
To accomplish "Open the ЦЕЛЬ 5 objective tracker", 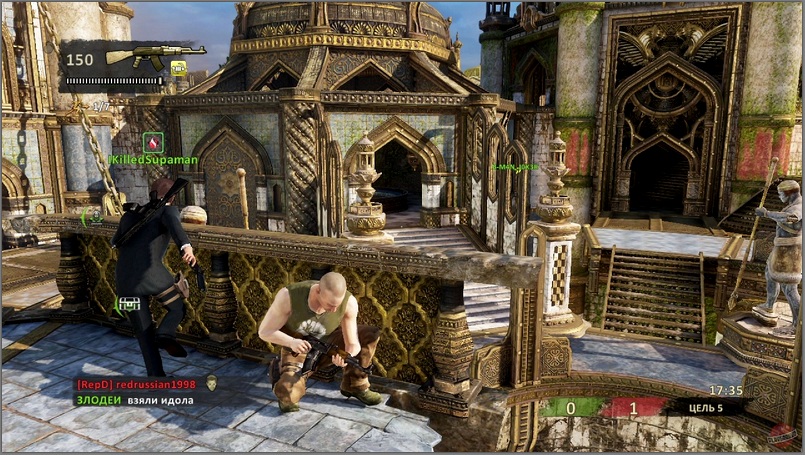I will [708, 407].
